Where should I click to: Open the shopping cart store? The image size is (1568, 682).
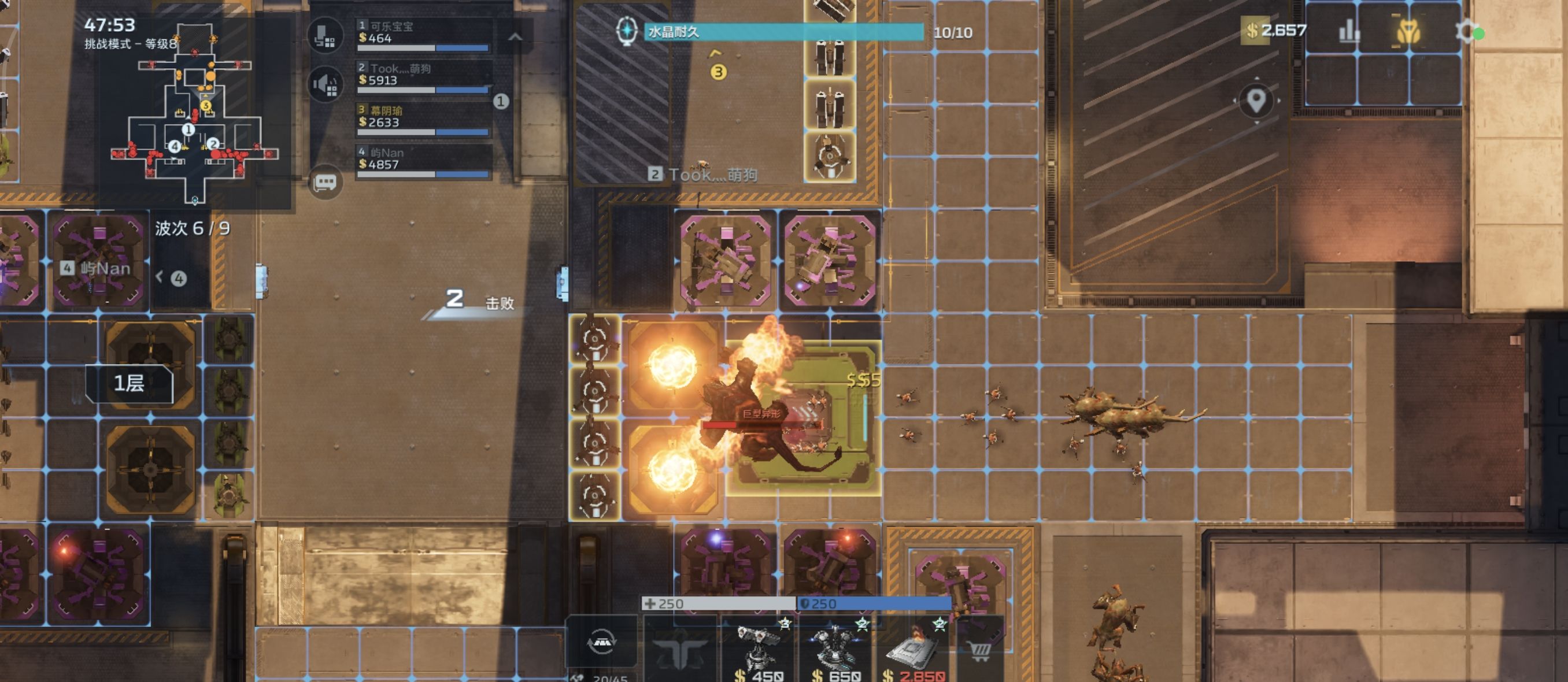pyautogui.click(x=980, y=650)
